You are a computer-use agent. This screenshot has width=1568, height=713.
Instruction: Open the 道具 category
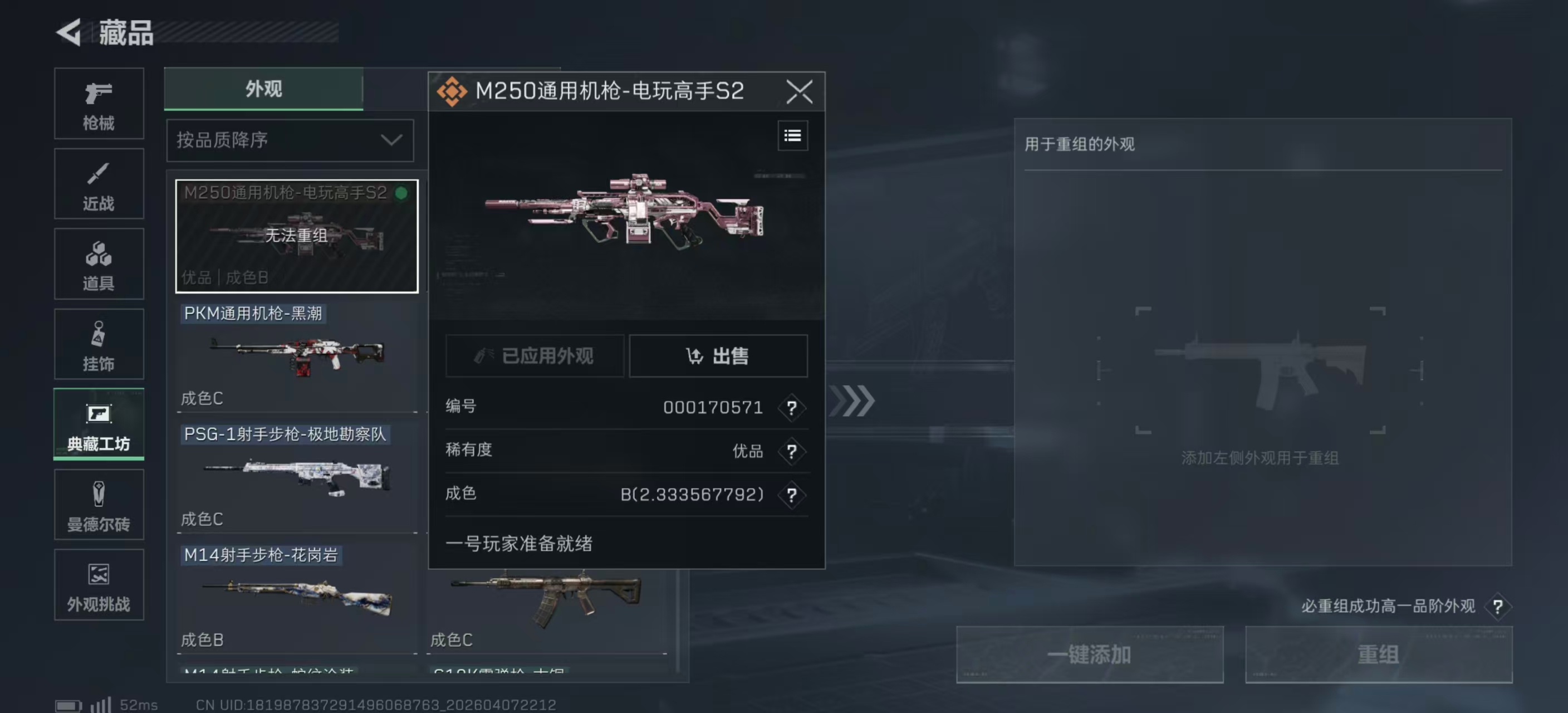click(x=99, y=264)
